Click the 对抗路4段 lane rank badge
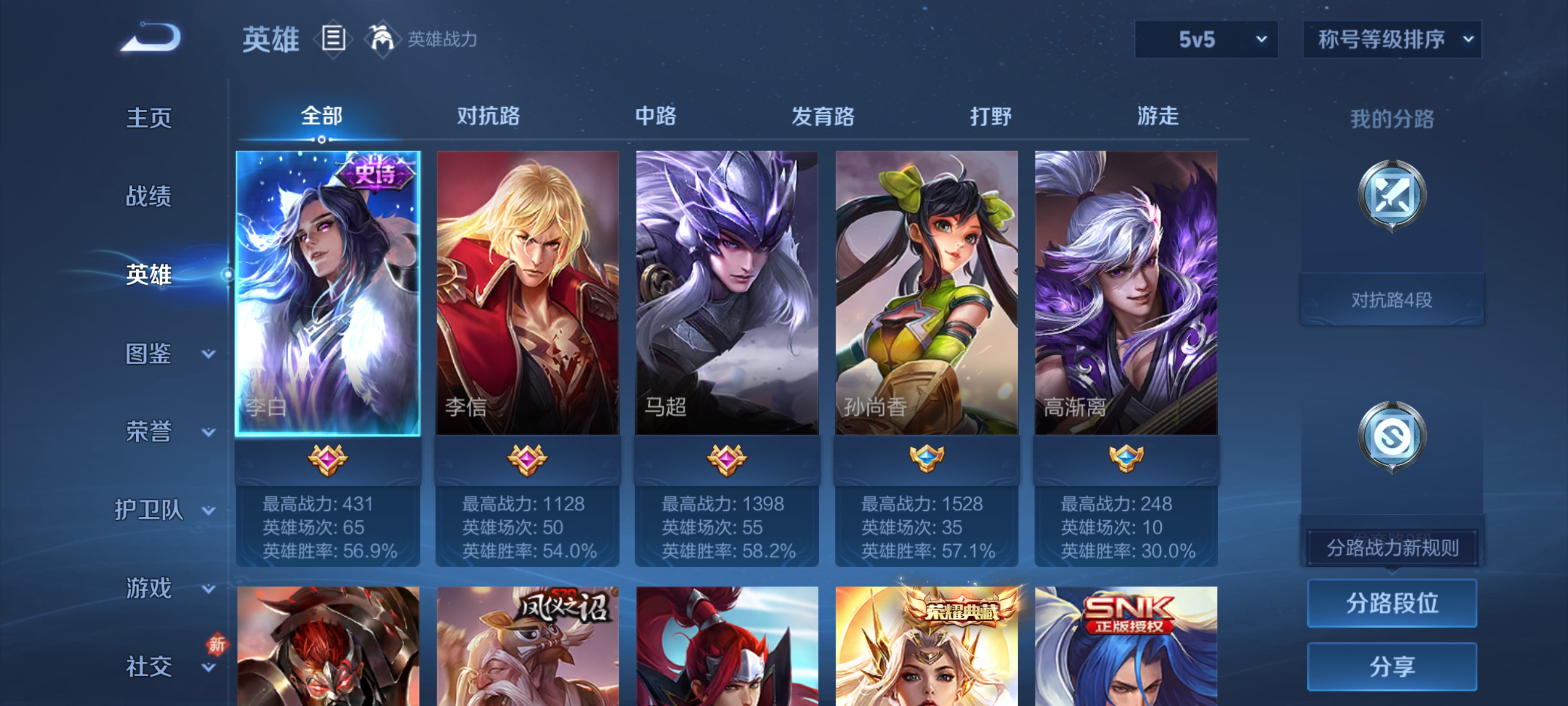This screenshot has width=1568, height=706. tap(1393, 299)
